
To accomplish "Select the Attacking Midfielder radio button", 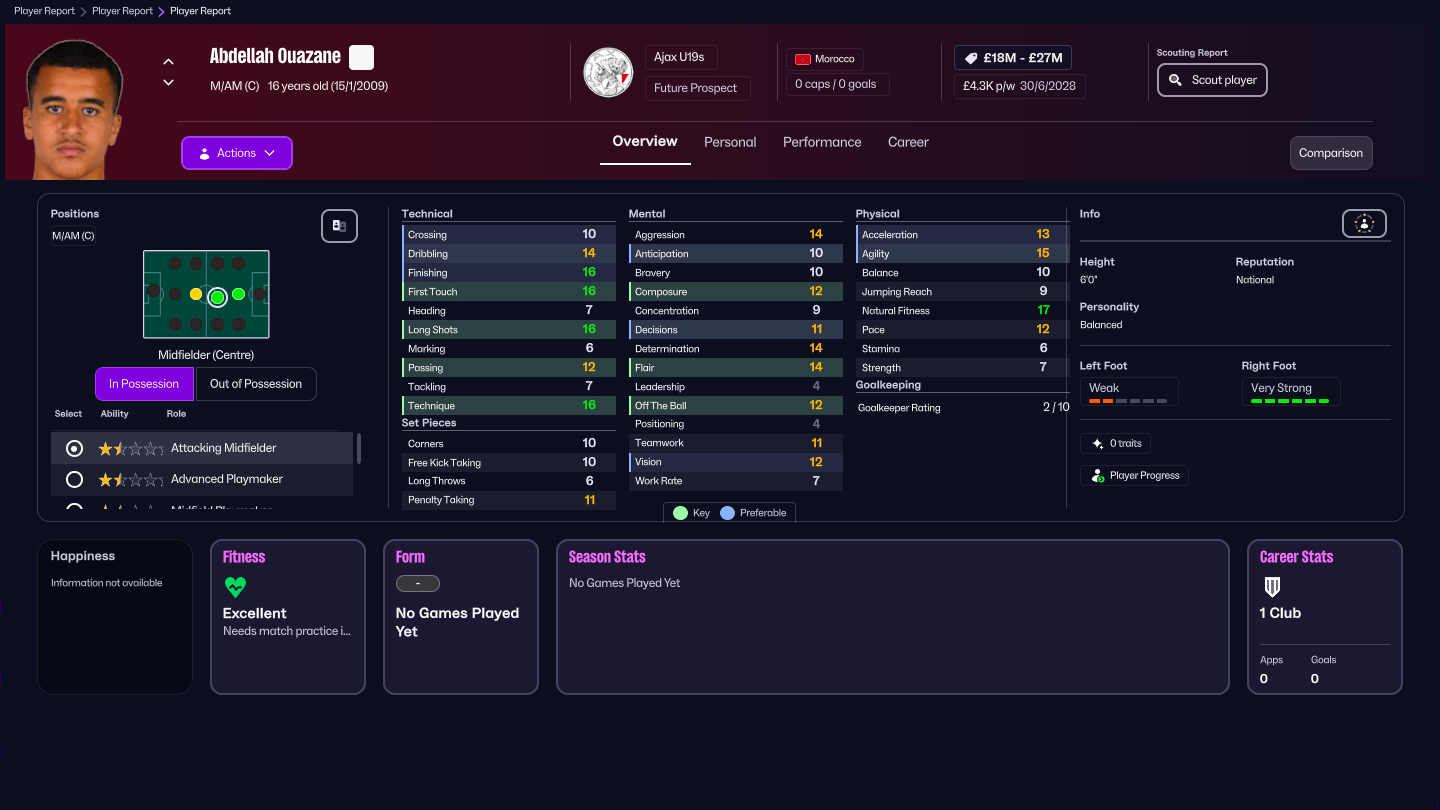I will coord(73,448).
